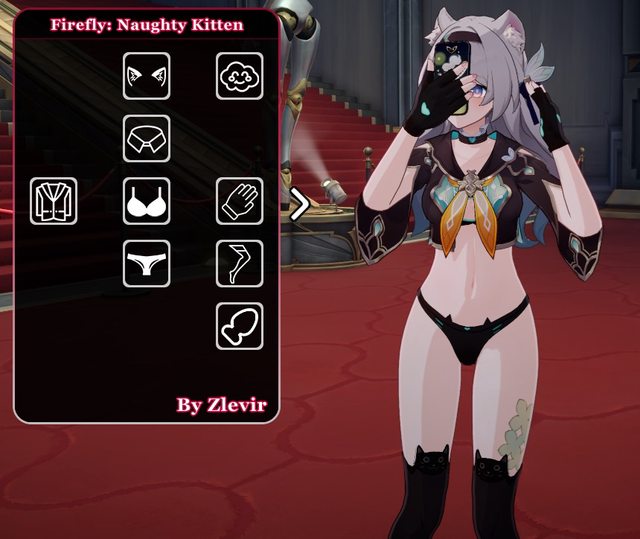The height and width of the screenshot is (539, 640).
Task: Click the right arrow beside the panel
Action: click(297, 206)
